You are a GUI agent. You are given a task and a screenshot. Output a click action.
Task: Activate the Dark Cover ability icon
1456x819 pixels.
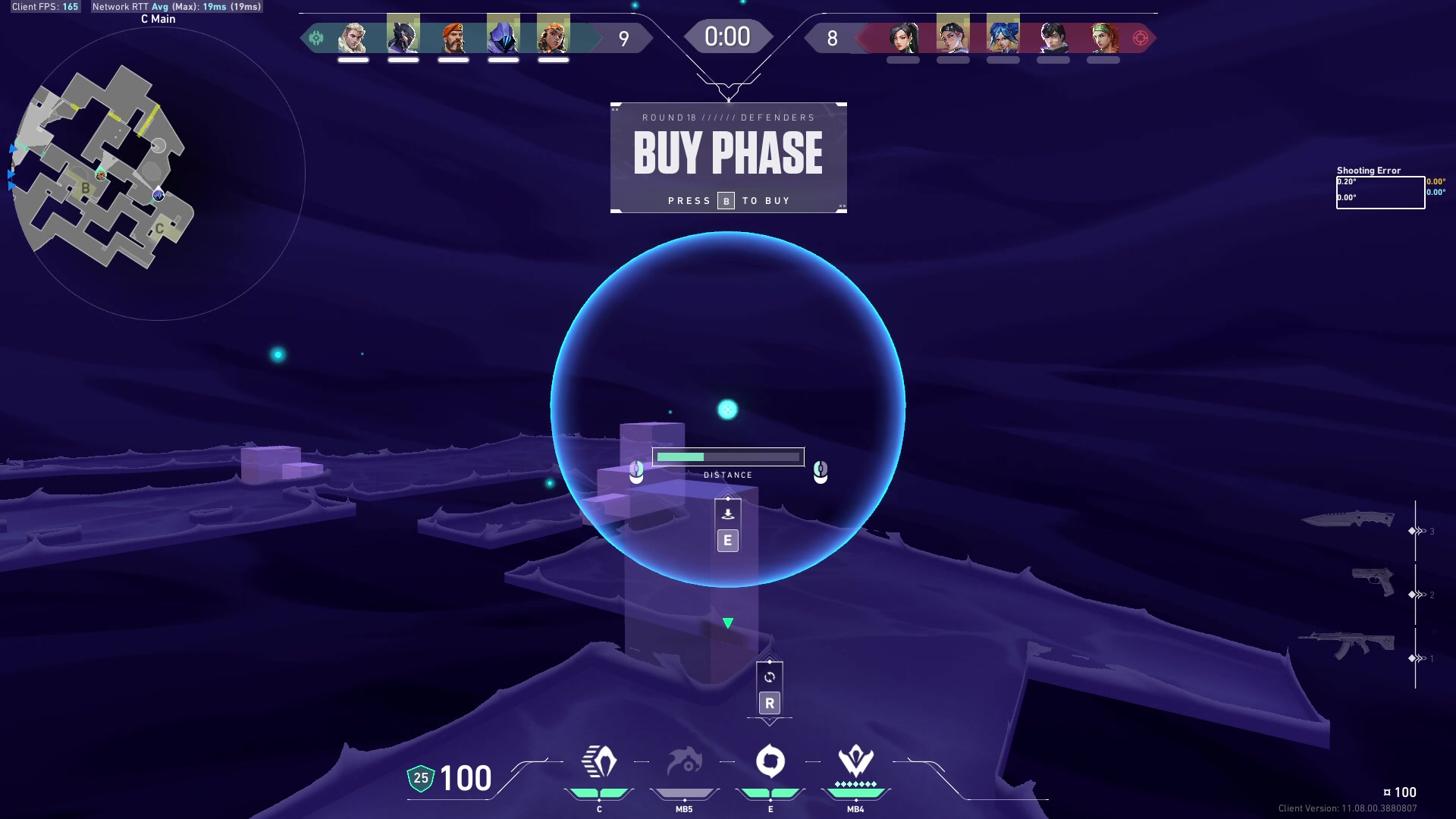tap(770, 762)
